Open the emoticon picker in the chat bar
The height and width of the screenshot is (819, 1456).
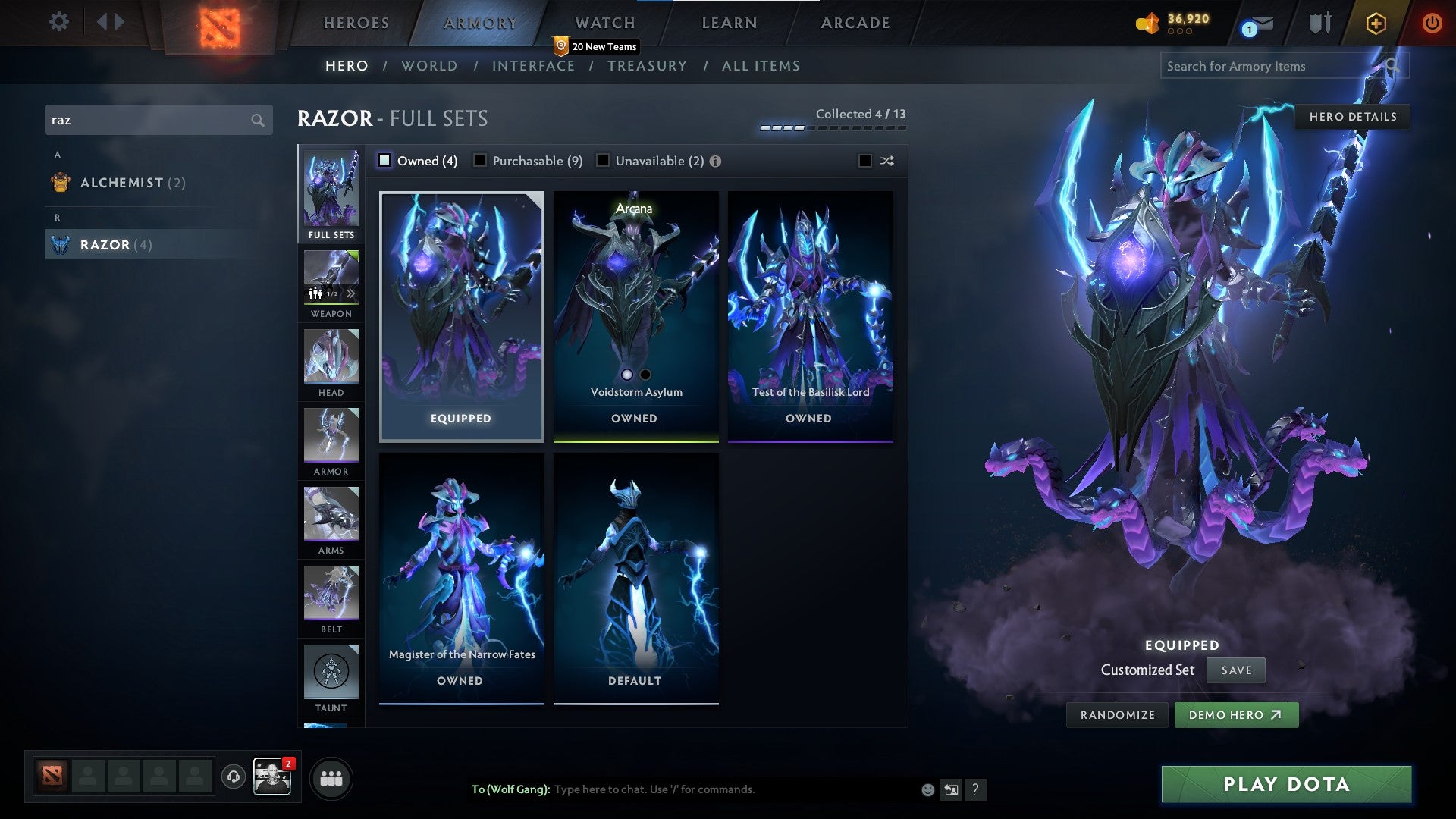(x=927, y=789)
